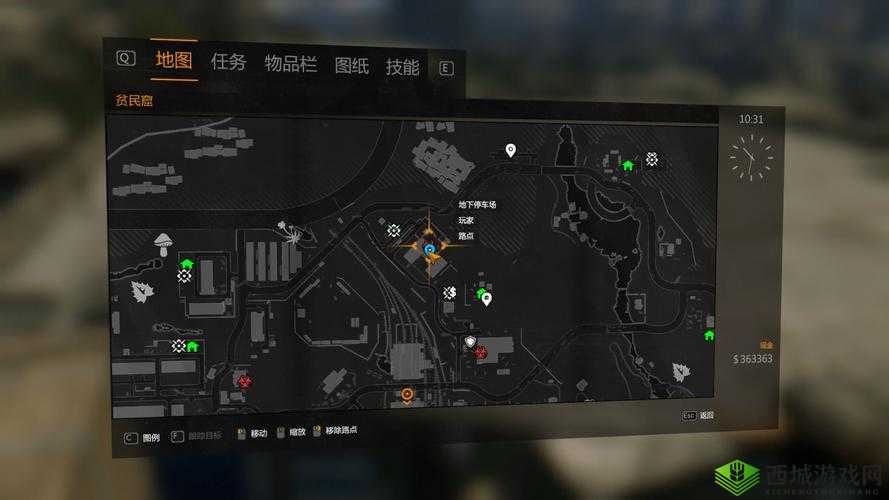889x500 pixels.
Task: Select the 地图 map tab
Action: pos(173,60)
